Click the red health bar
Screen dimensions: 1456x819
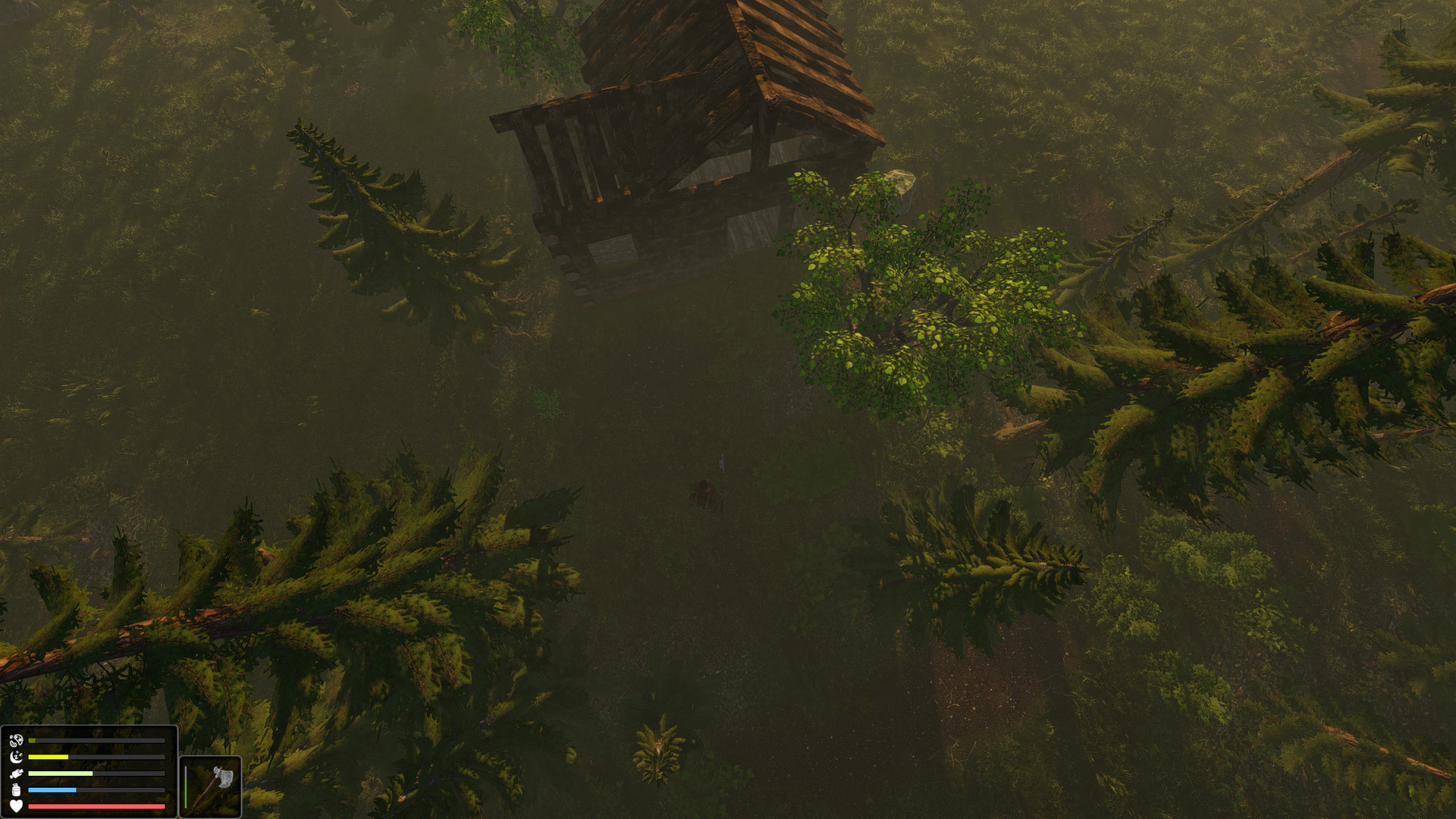pos(96,808)
